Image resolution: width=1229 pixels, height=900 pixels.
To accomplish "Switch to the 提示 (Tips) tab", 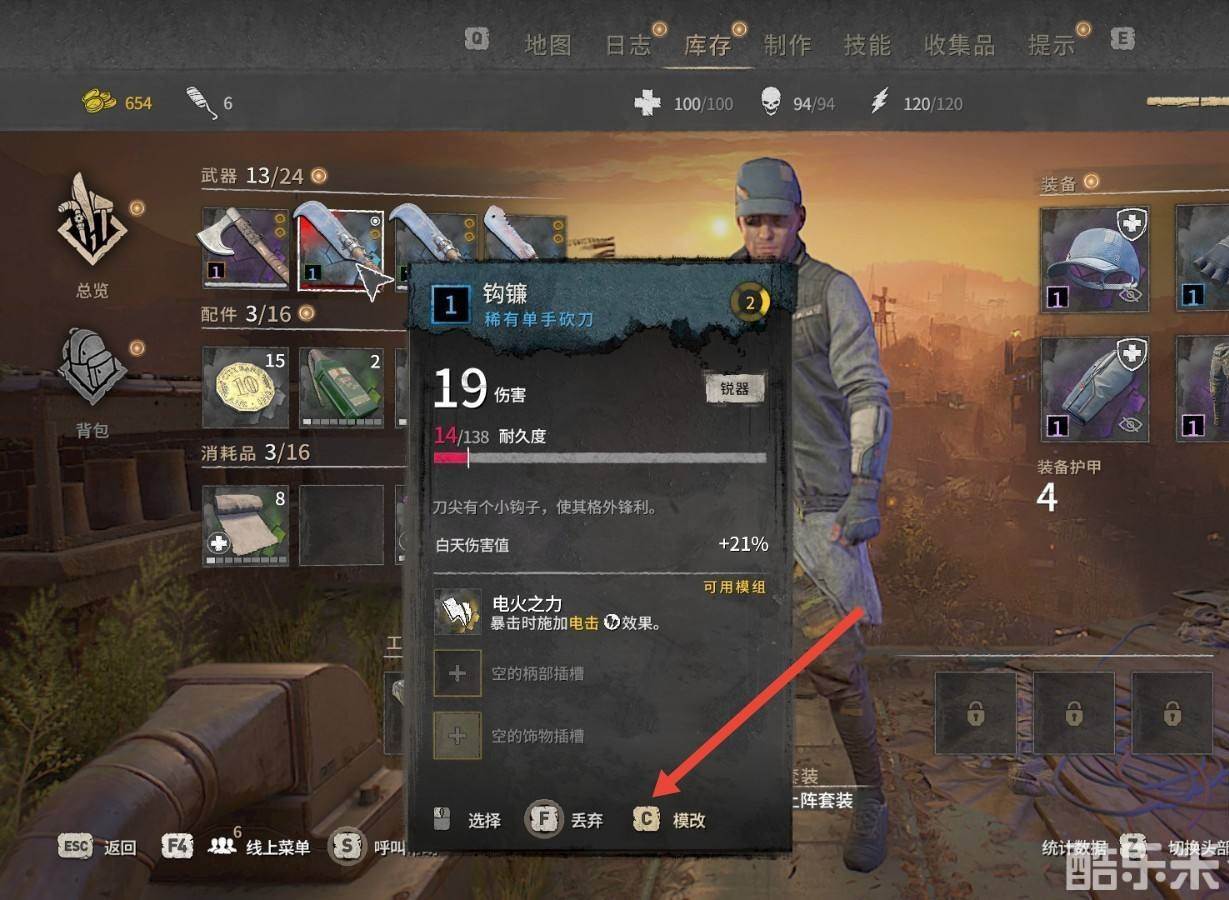I will tap(1051, 45).
